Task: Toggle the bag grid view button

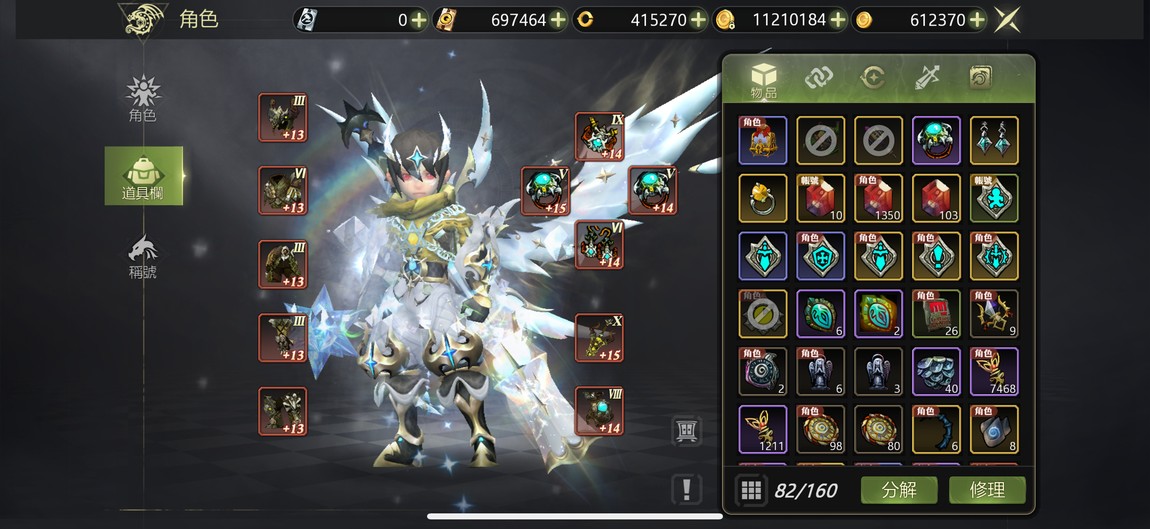Action: pos(751,490)
